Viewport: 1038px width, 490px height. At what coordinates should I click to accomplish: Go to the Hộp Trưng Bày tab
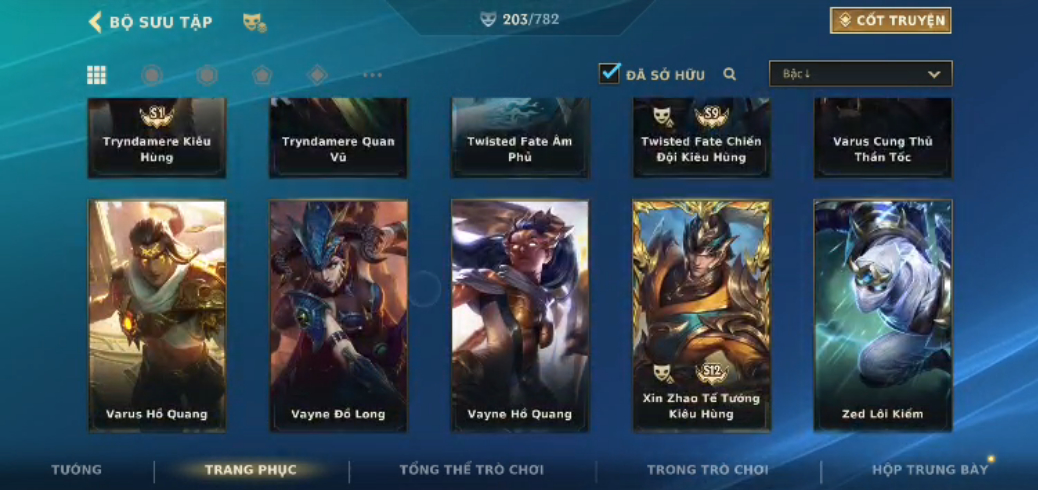pyautogui.click(x=929, y=470)
